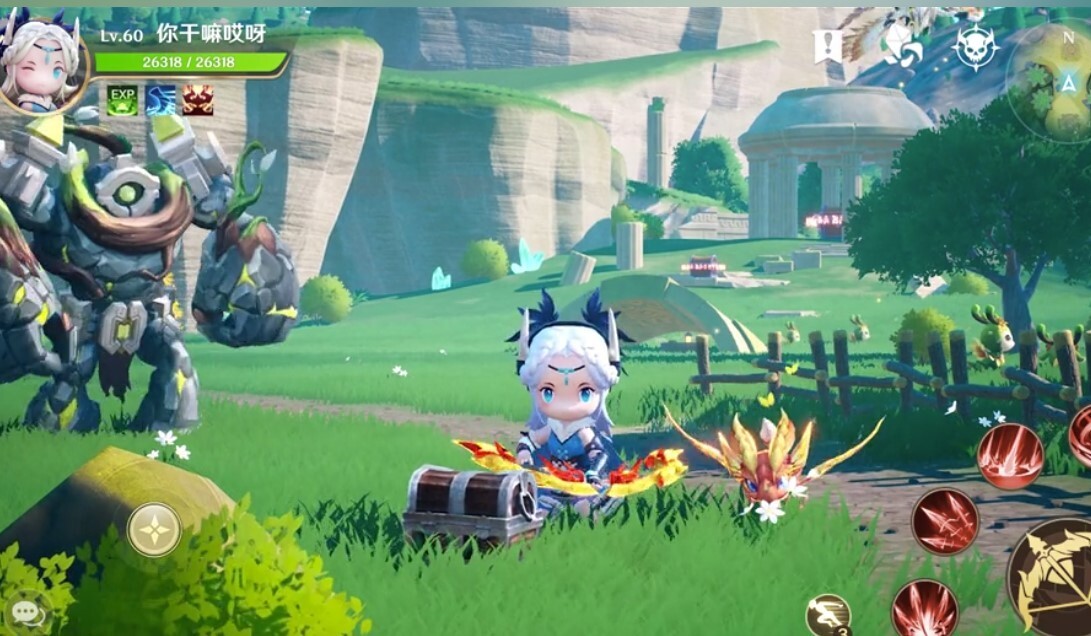Image resolution: width=1091 pixels, height=636 pixels.
Task: Activate the red arrow volley skill
Action: [x=944, y=521]
